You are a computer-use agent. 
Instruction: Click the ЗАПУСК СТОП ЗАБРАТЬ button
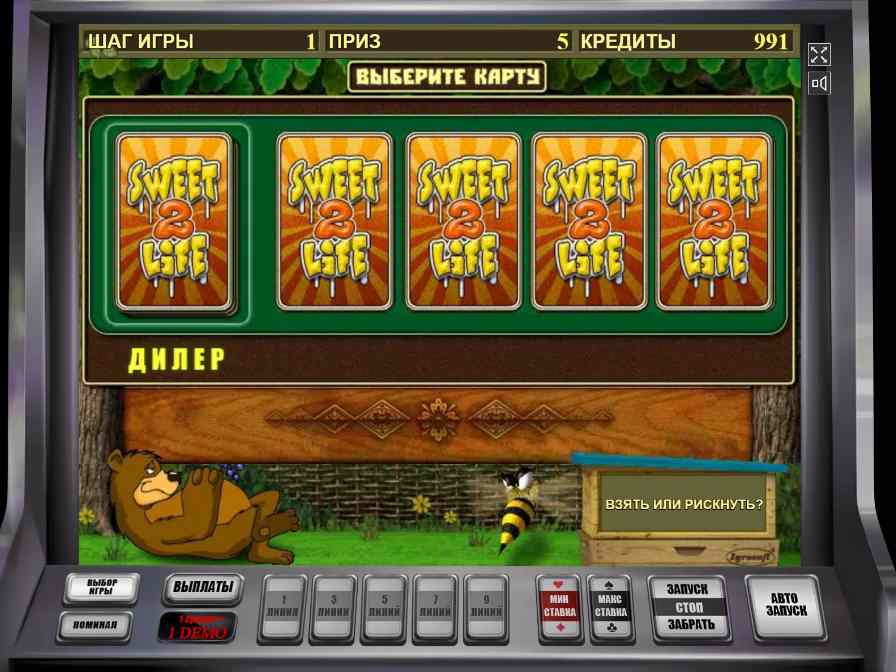pyautogui.click(x=689, y=607)
